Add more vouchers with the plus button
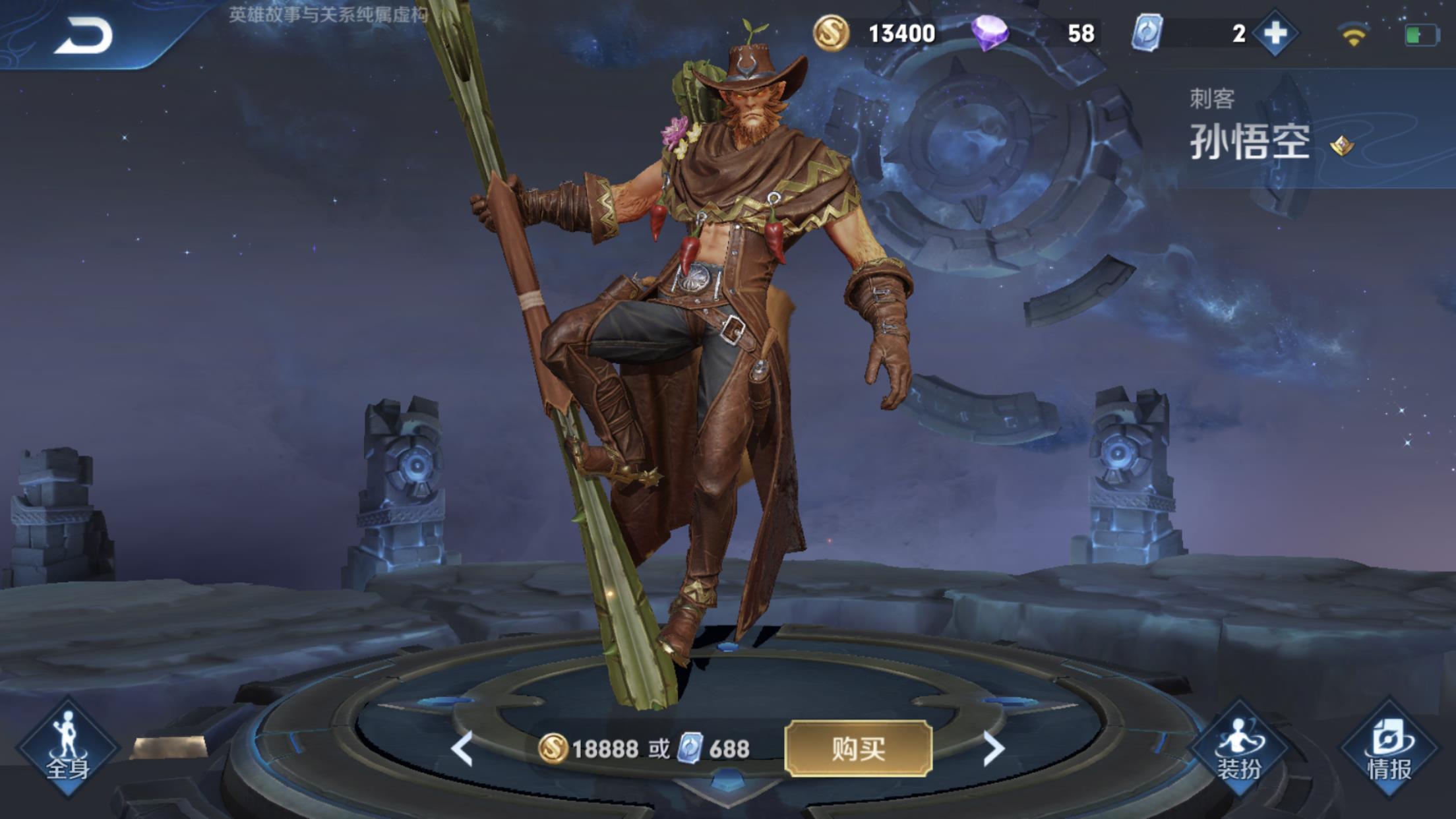Image resolution: width=1456 pixels, height=819 pixels. 1275,33
